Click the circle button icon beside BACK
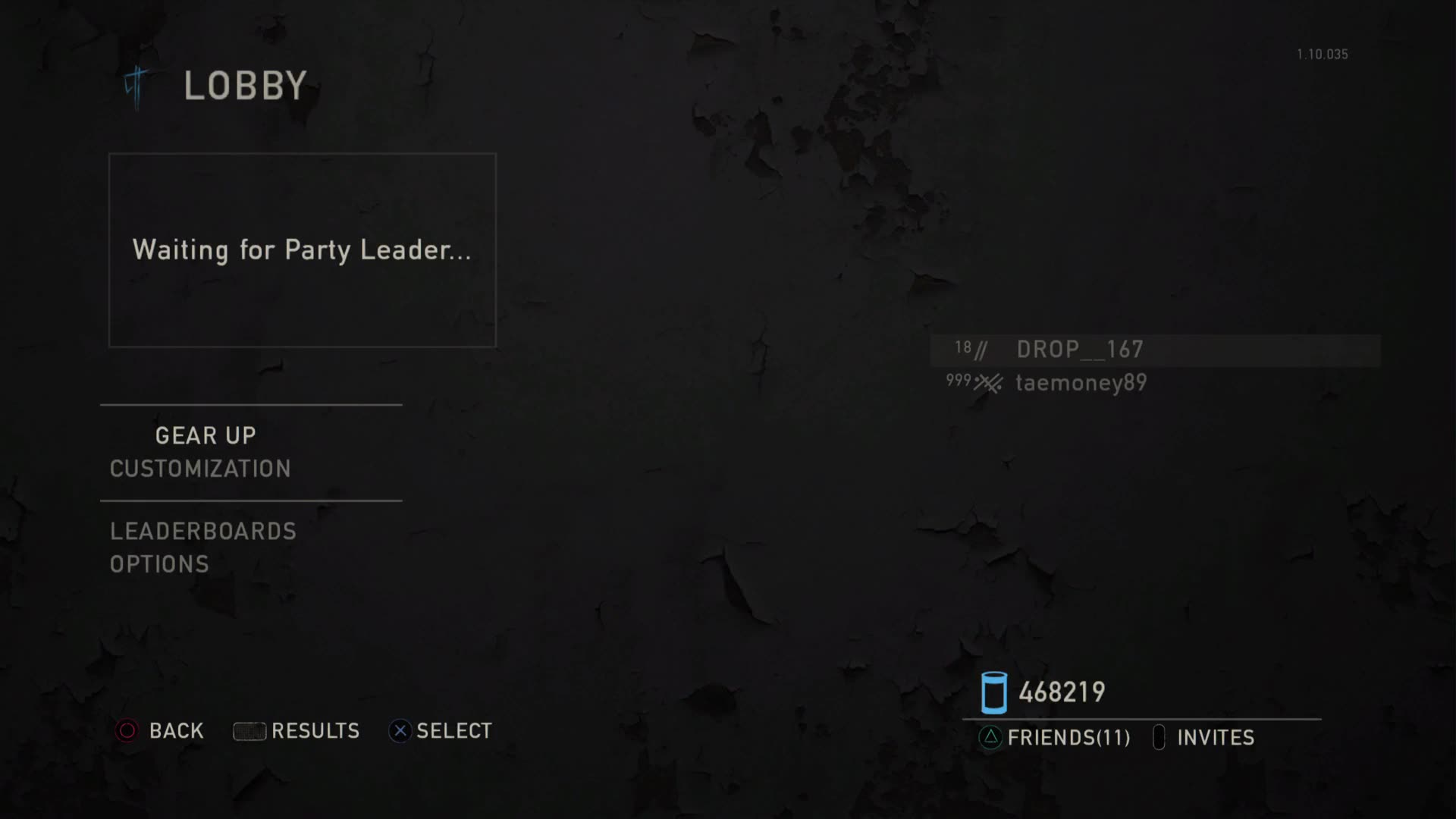Image resolution: width=1456 pixels, height=819 pixels. click(x=126, y=730)
